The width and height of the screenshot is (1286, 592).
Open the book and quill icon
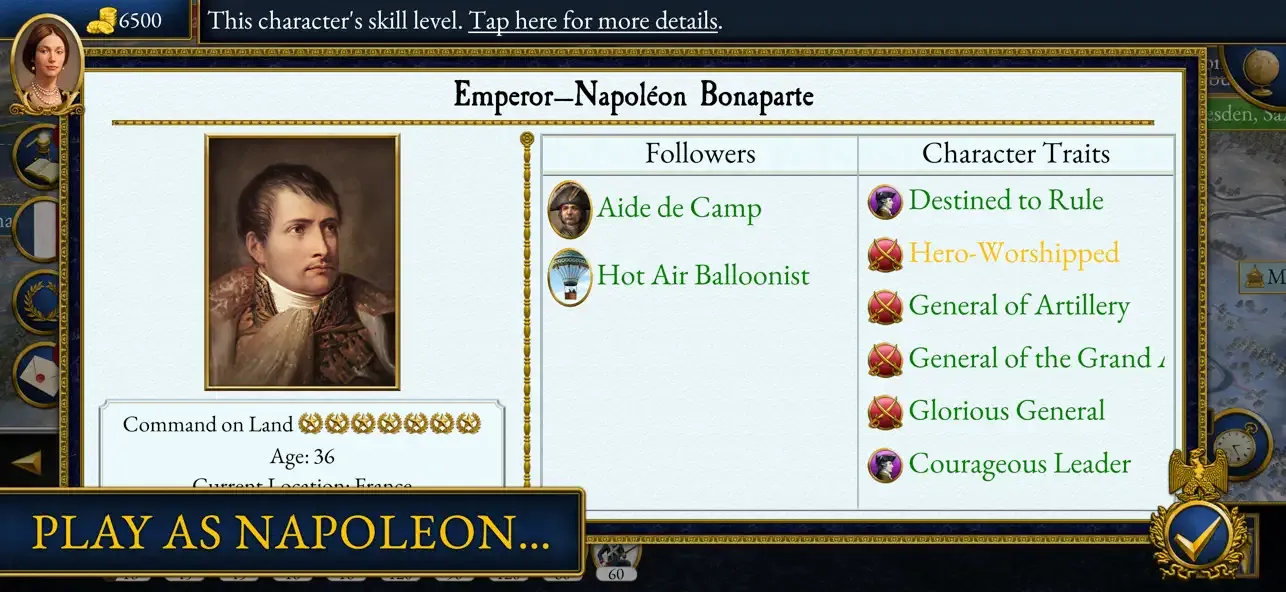pos(40,158)
